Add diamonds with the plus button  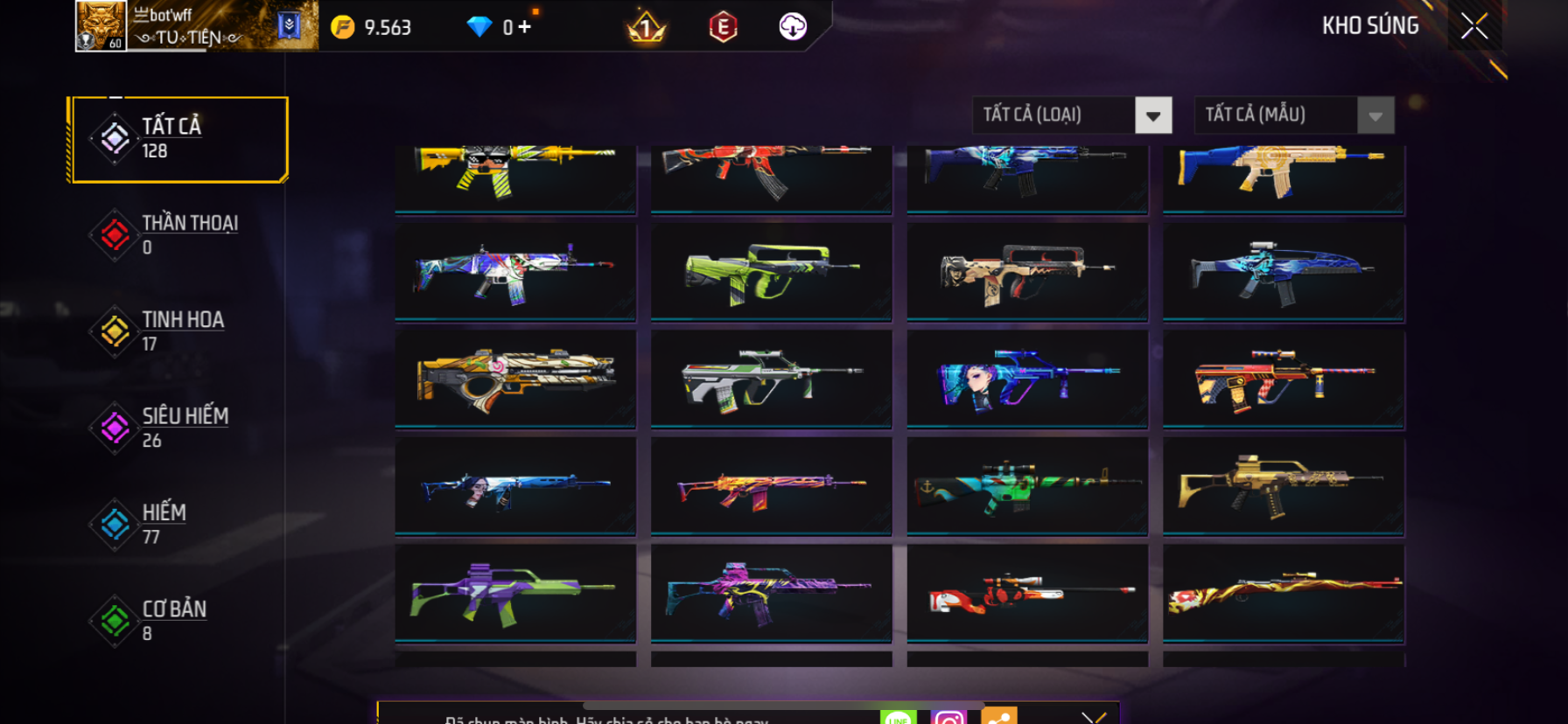[524, 27]
